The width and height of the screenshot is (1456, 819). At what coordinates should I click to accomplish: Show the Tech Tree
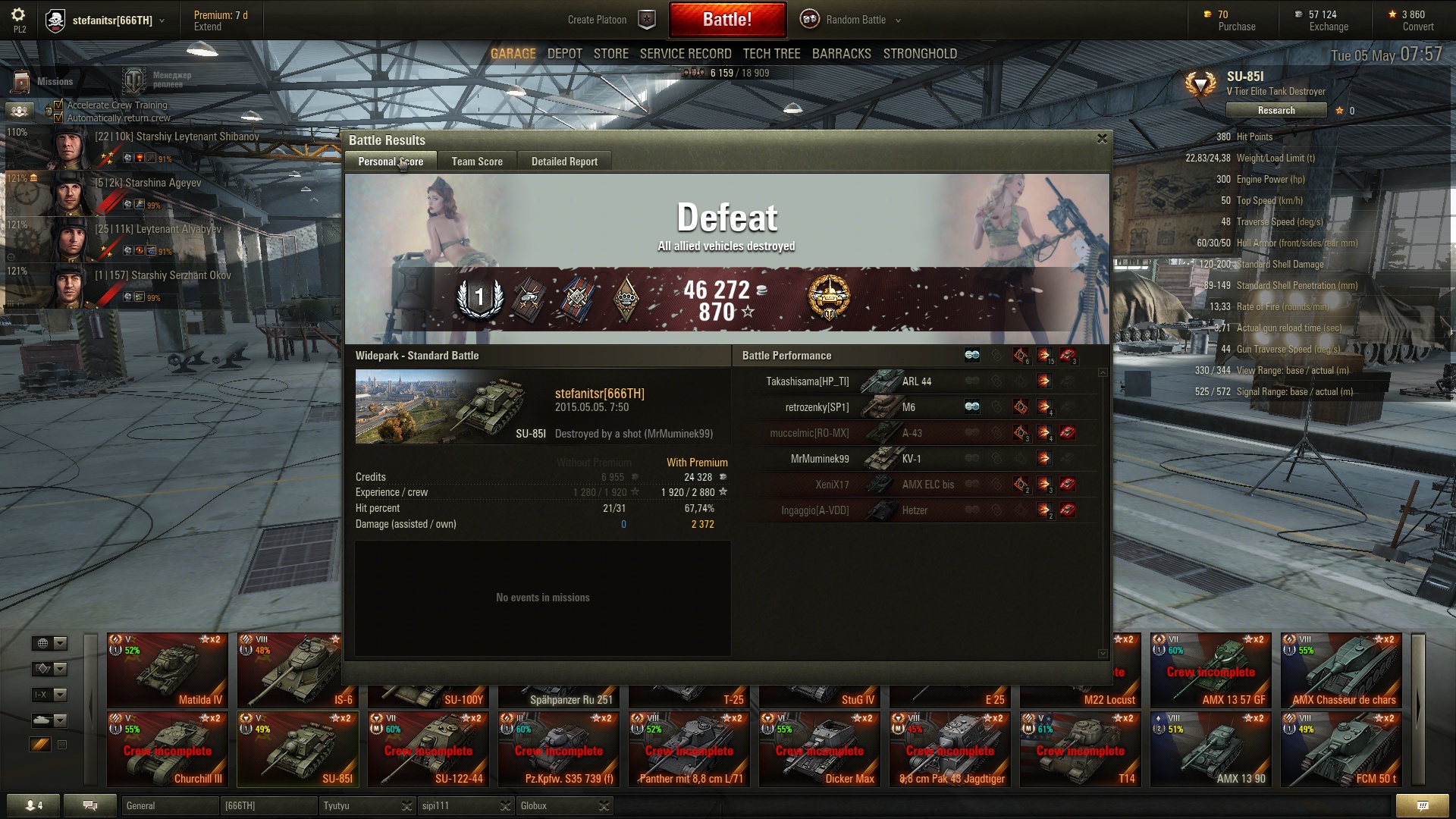(771, 54)
